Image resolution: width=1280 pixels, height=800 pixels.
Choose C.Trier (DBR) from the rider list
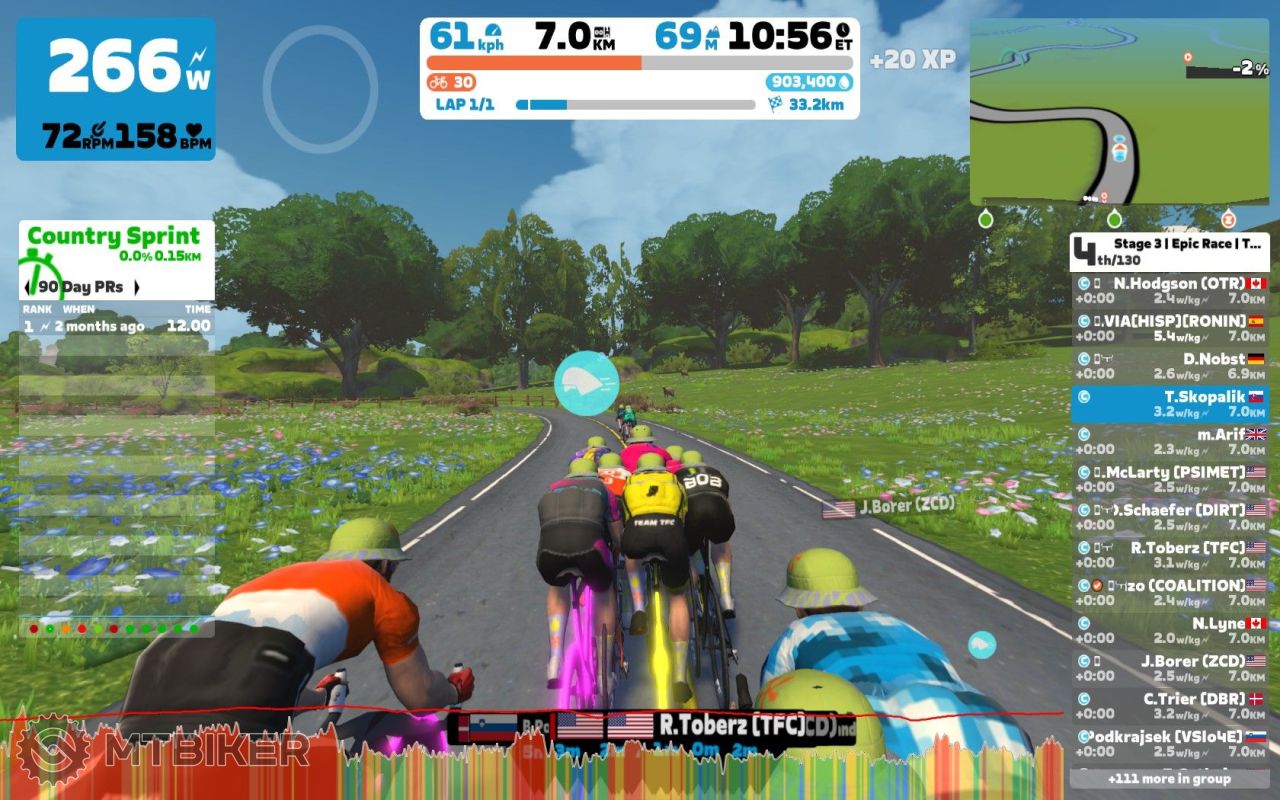[1169, 706]
